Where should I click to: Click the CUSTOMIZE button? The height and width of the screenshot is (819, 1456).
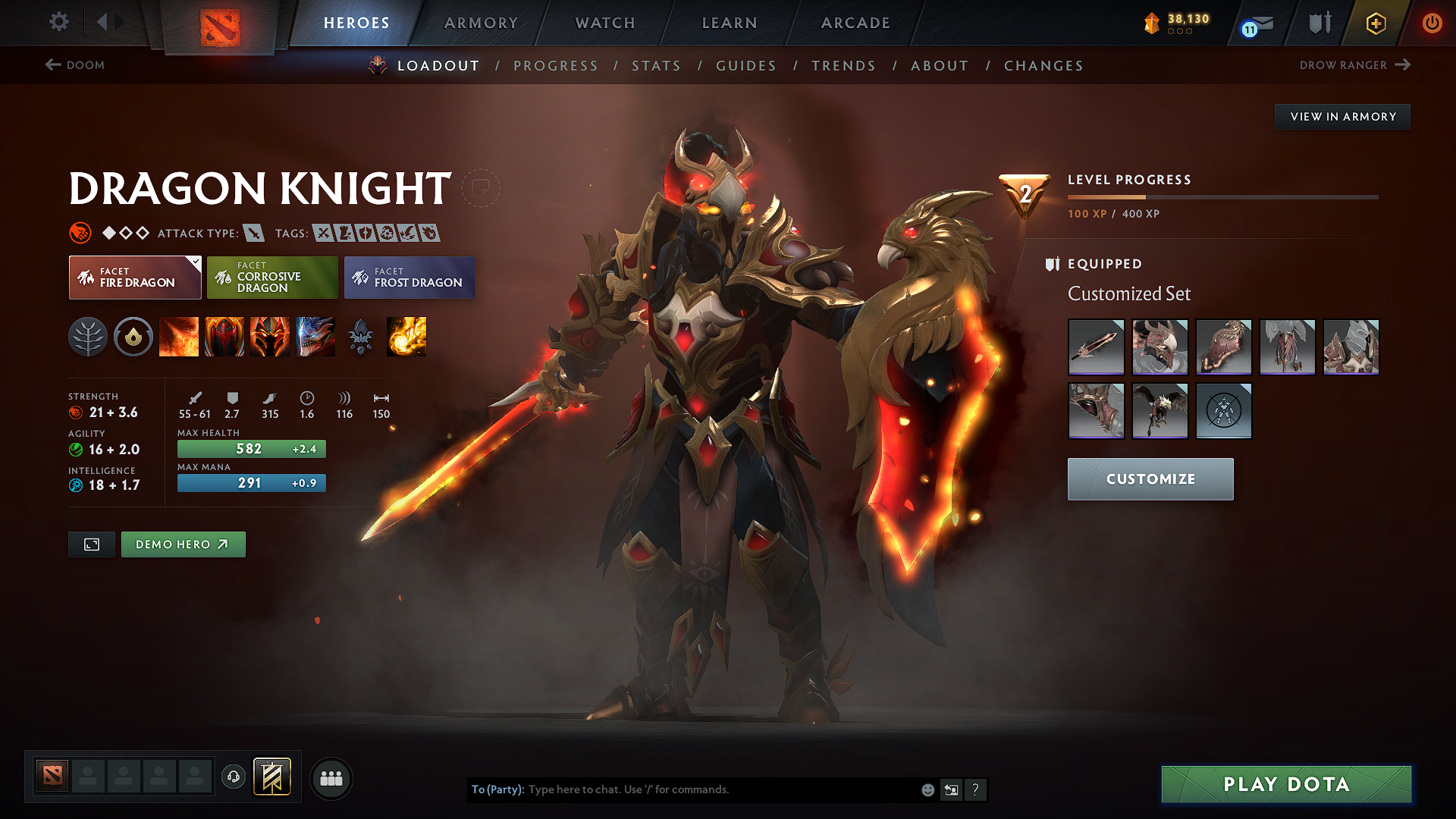coord(1150,479)
